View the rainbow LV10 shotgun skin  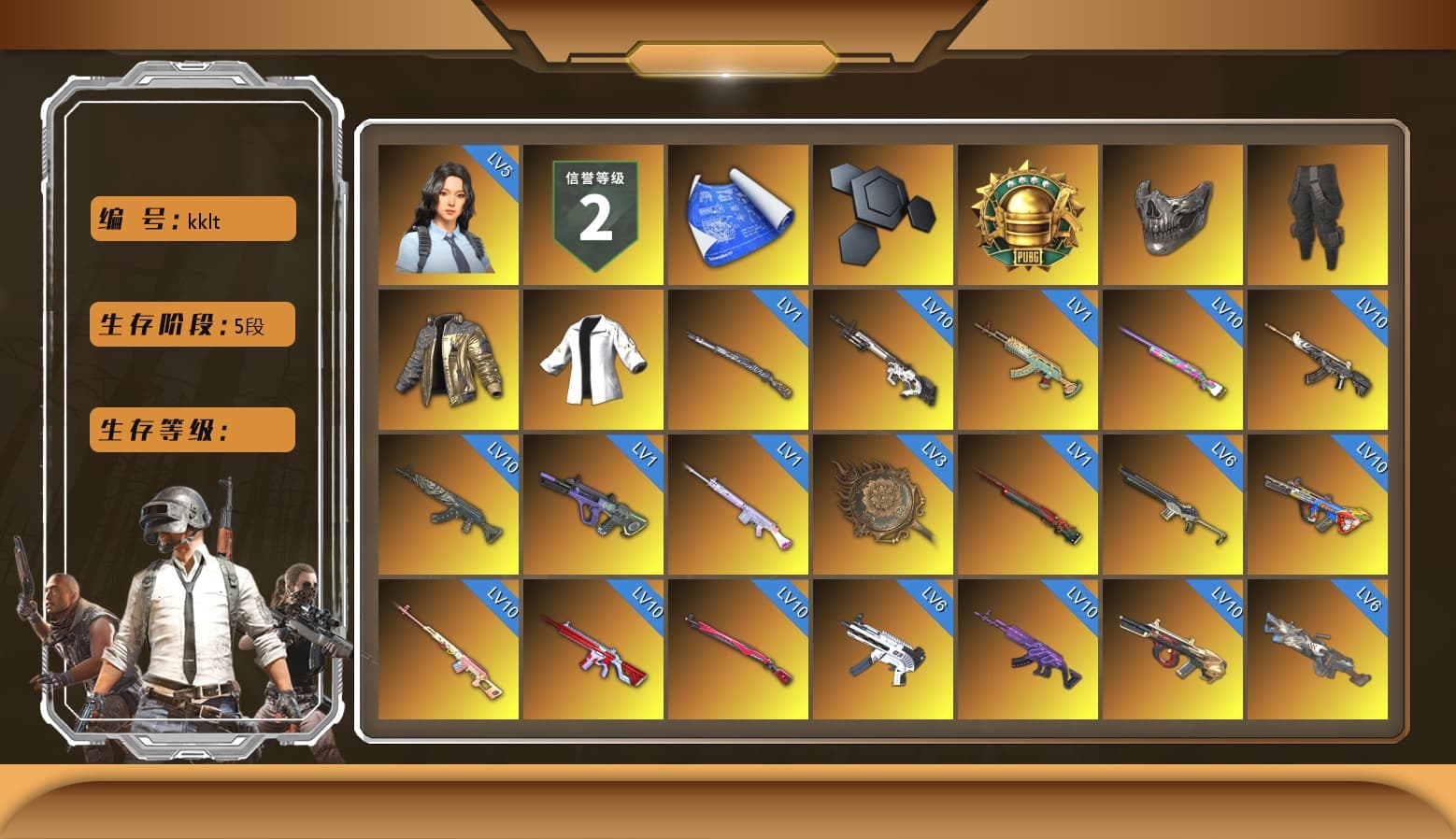tap(1172, 360)
